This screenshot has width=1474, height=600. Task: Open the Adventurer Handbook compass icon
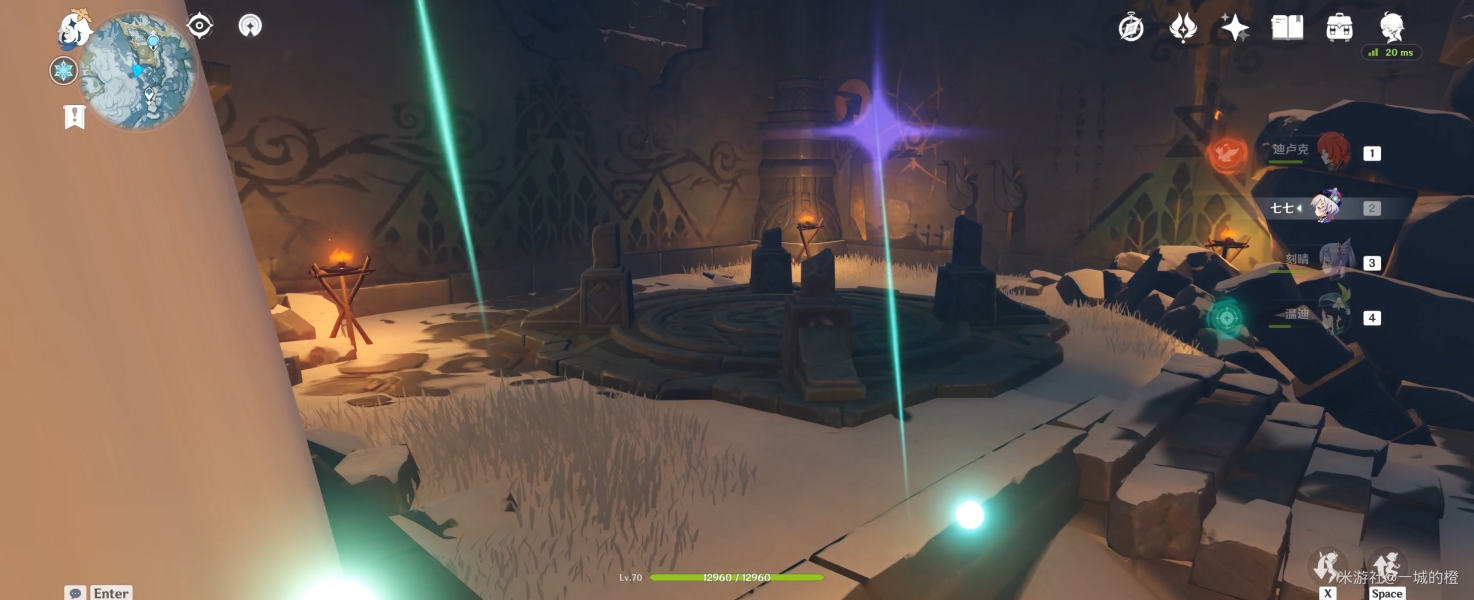[1131, 28]
